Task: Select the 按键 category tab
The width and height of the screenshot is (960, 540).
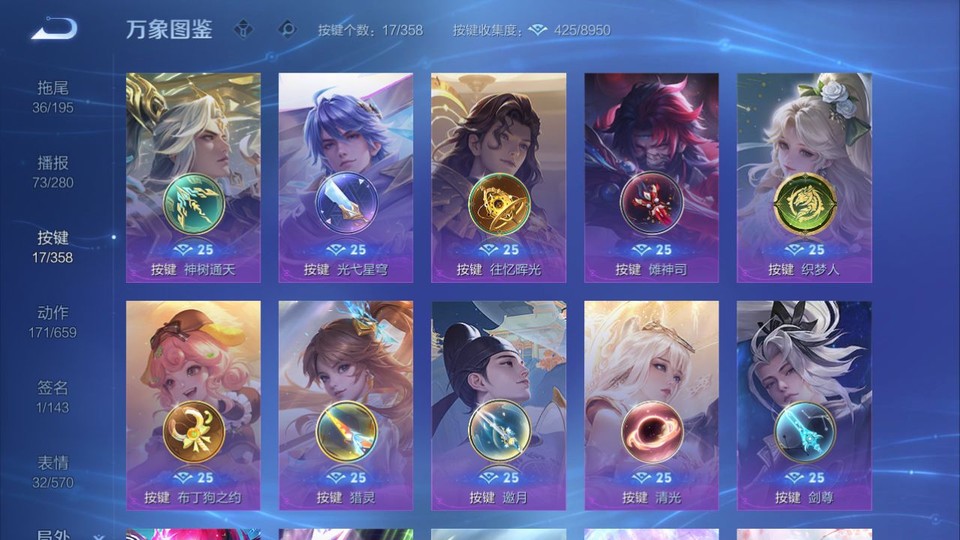Action: point(53,246)
